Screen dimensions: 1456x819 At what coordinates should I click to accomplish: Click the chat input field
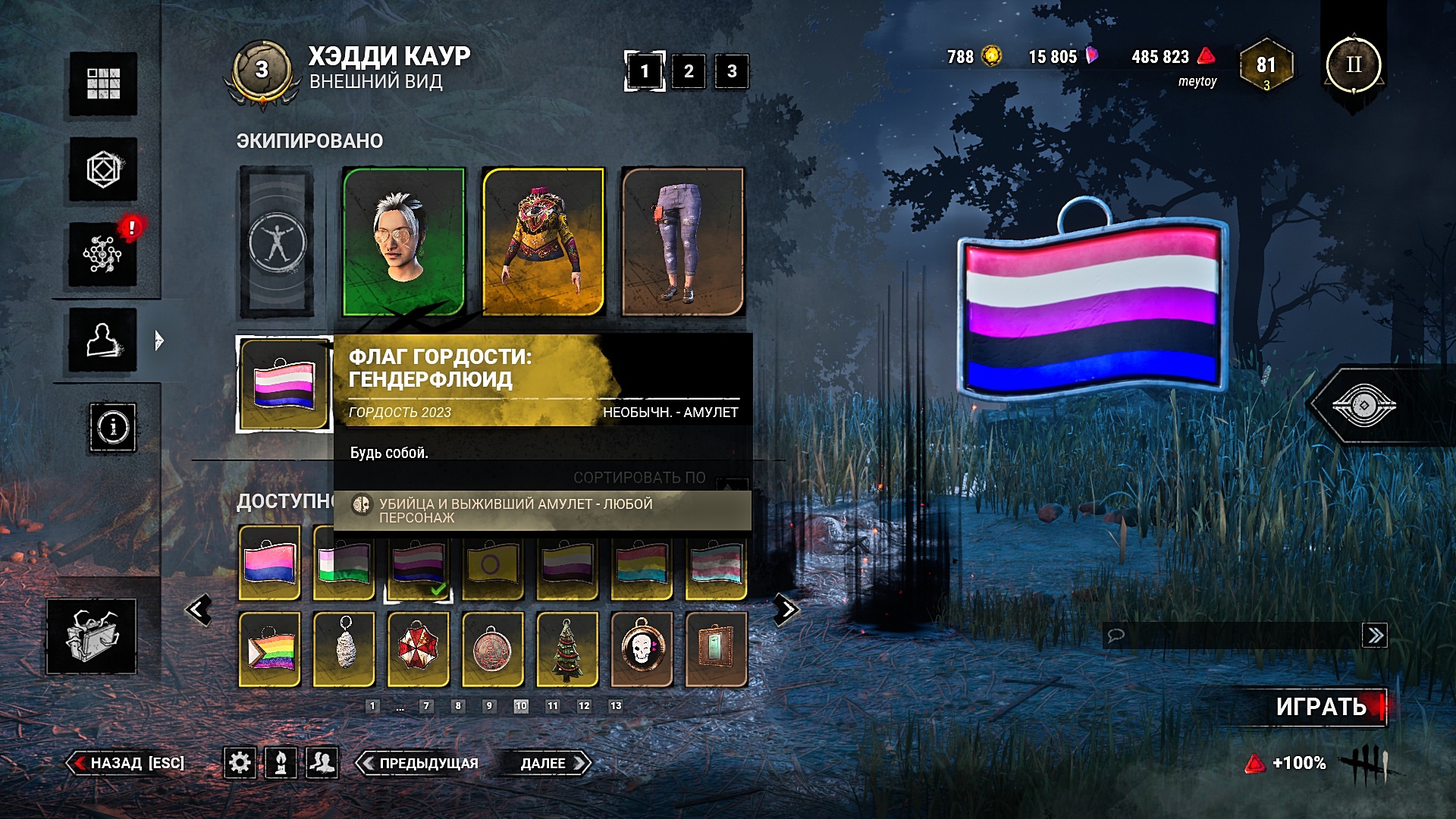click(1236, 635)
